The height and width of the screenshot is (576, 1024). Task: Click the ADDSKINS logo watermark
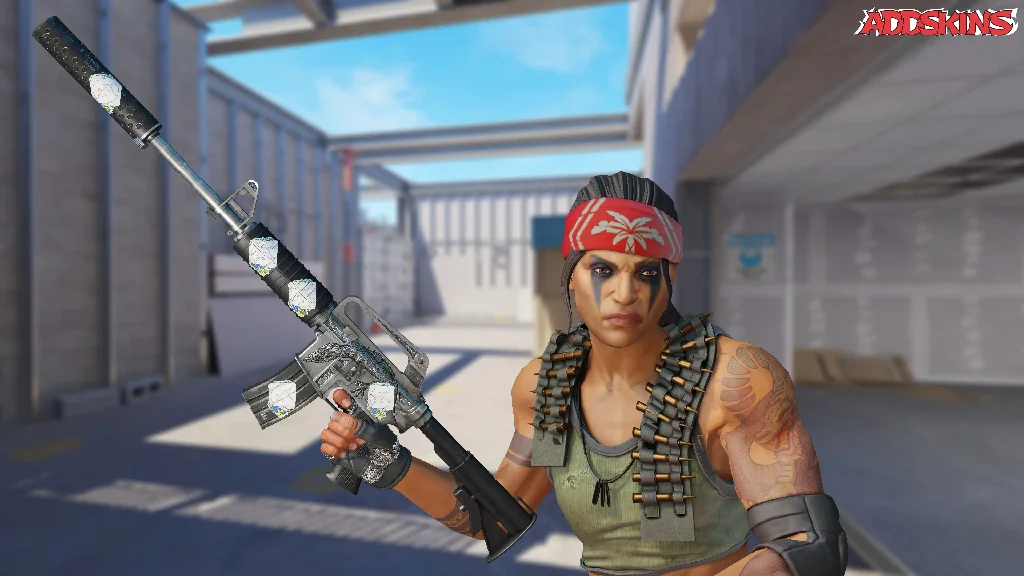point(936,22)
